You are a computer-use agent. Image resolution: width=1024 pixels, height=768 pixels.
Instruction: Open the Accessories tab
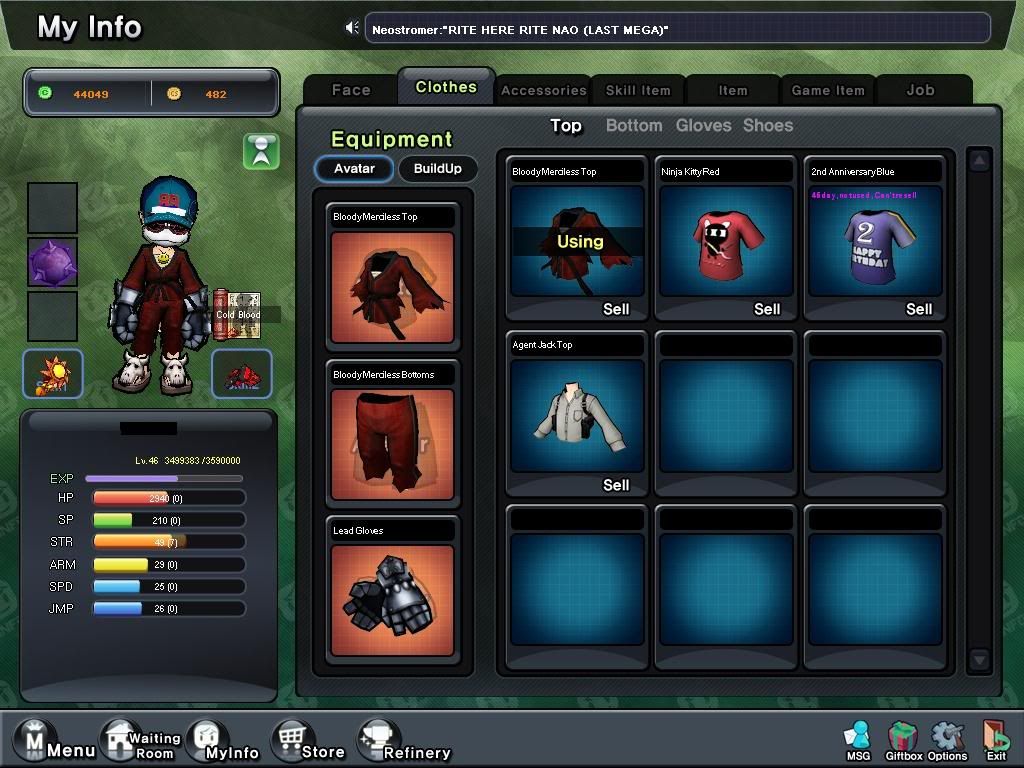[x=543, y=90]
